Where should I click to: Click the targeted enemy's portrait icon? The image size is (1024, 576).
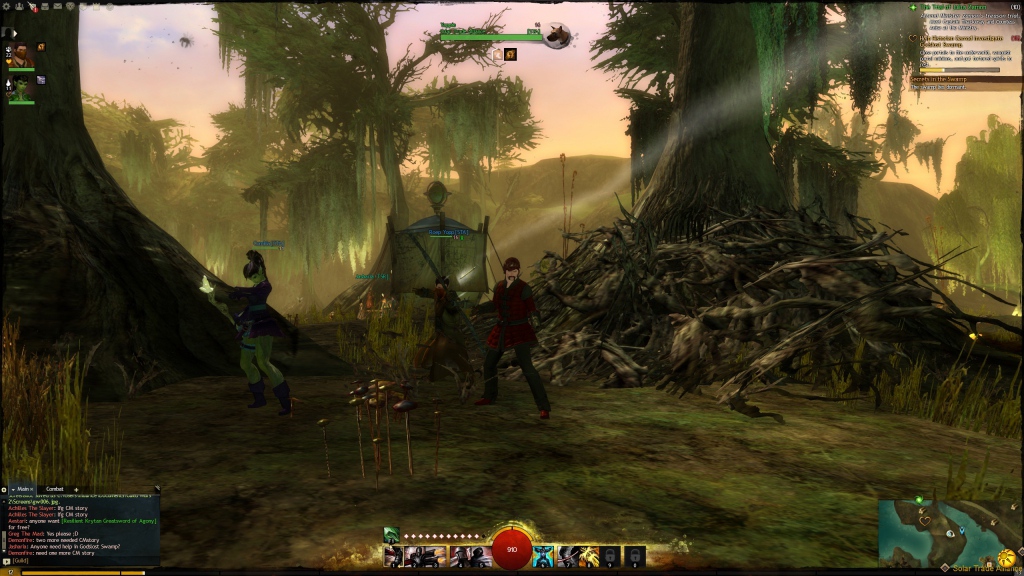(x=557, y=36)
